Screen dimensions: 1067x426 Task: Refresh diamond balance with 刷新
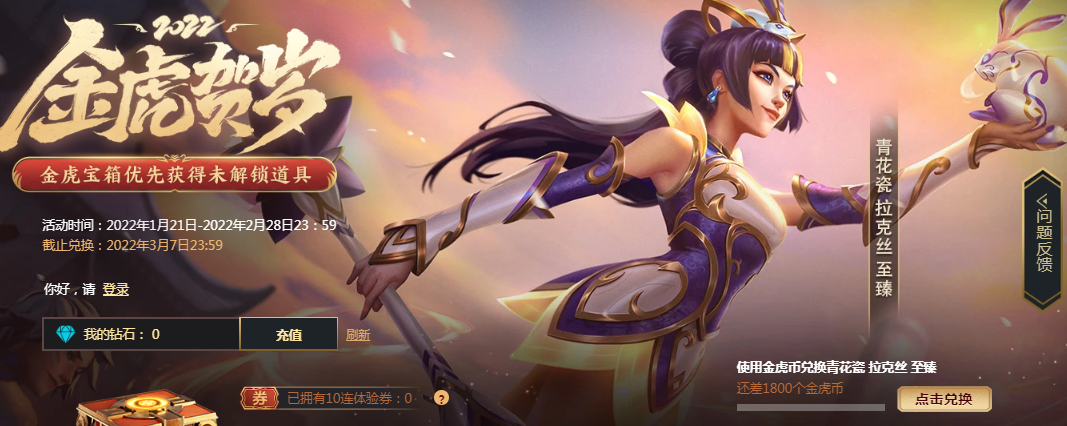click(358, 336)
